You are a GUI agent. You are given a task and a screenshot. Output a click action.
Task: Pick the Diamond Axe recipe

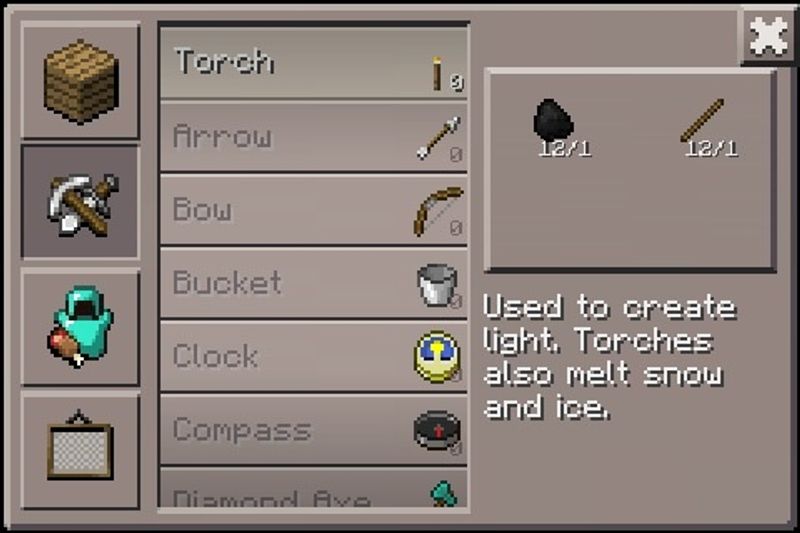point(313,493)
